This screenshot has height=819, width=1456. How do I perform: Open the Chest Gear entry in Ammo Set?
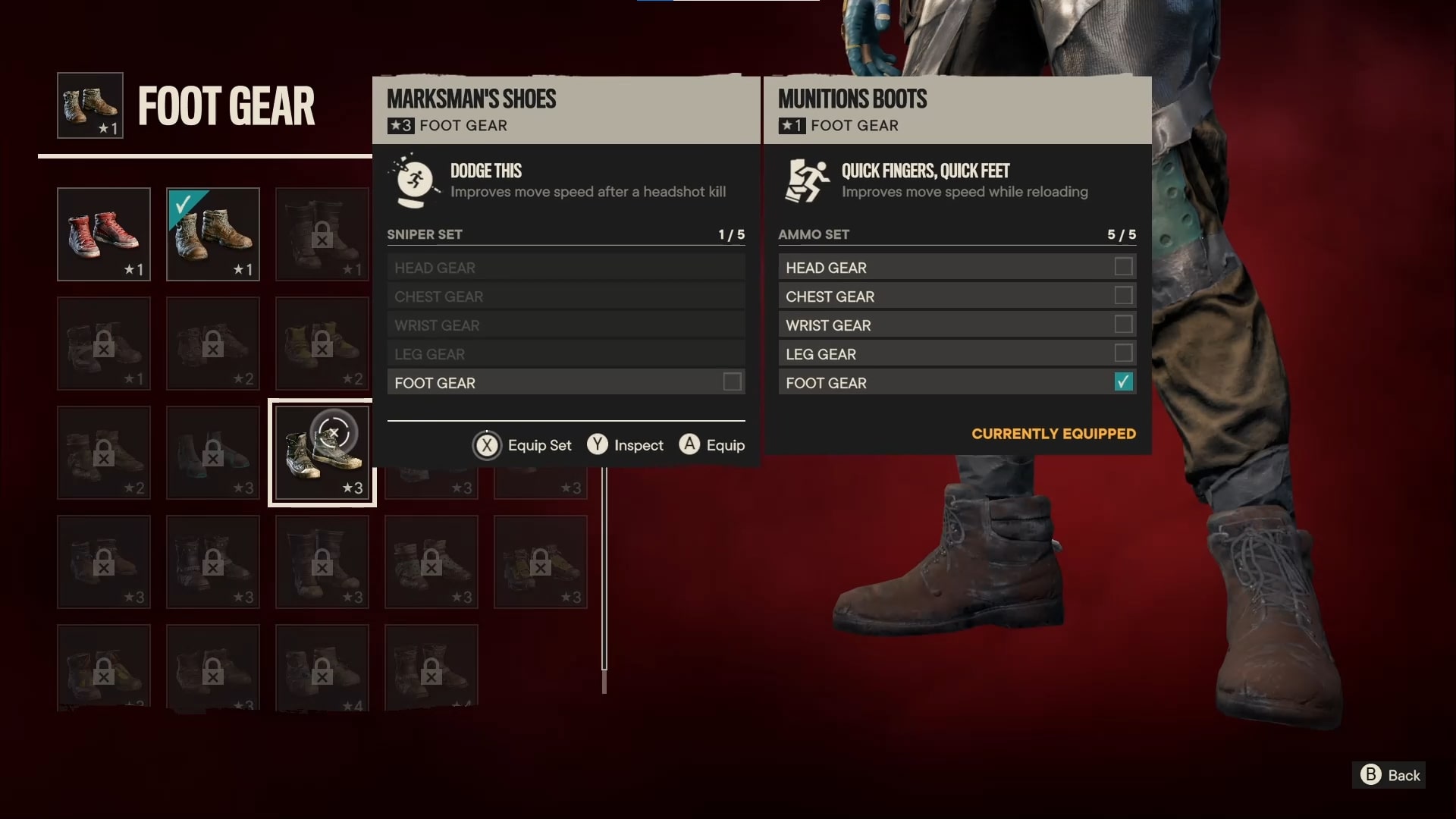957,296
